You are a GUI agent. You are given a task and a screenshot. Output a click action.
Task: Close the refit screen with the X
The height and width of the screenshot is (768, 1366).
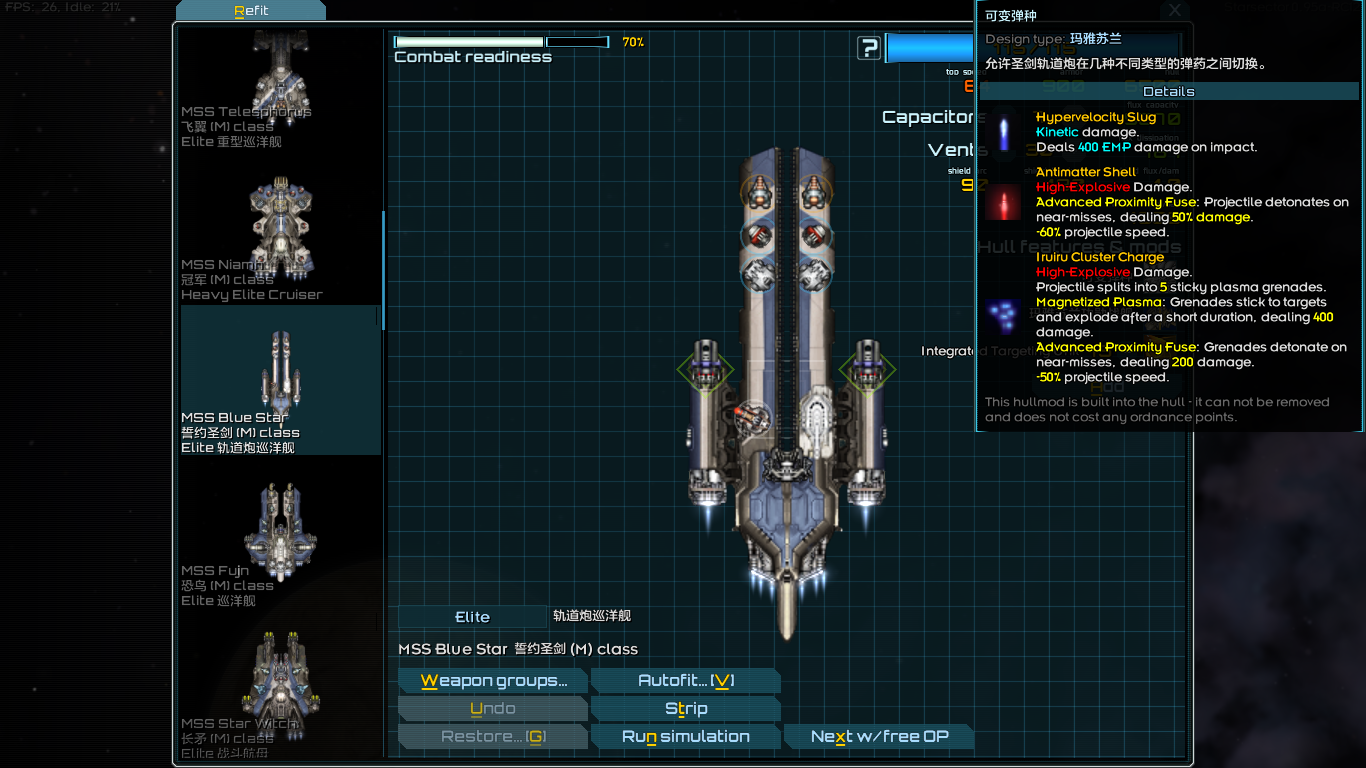pos(1175,10)
